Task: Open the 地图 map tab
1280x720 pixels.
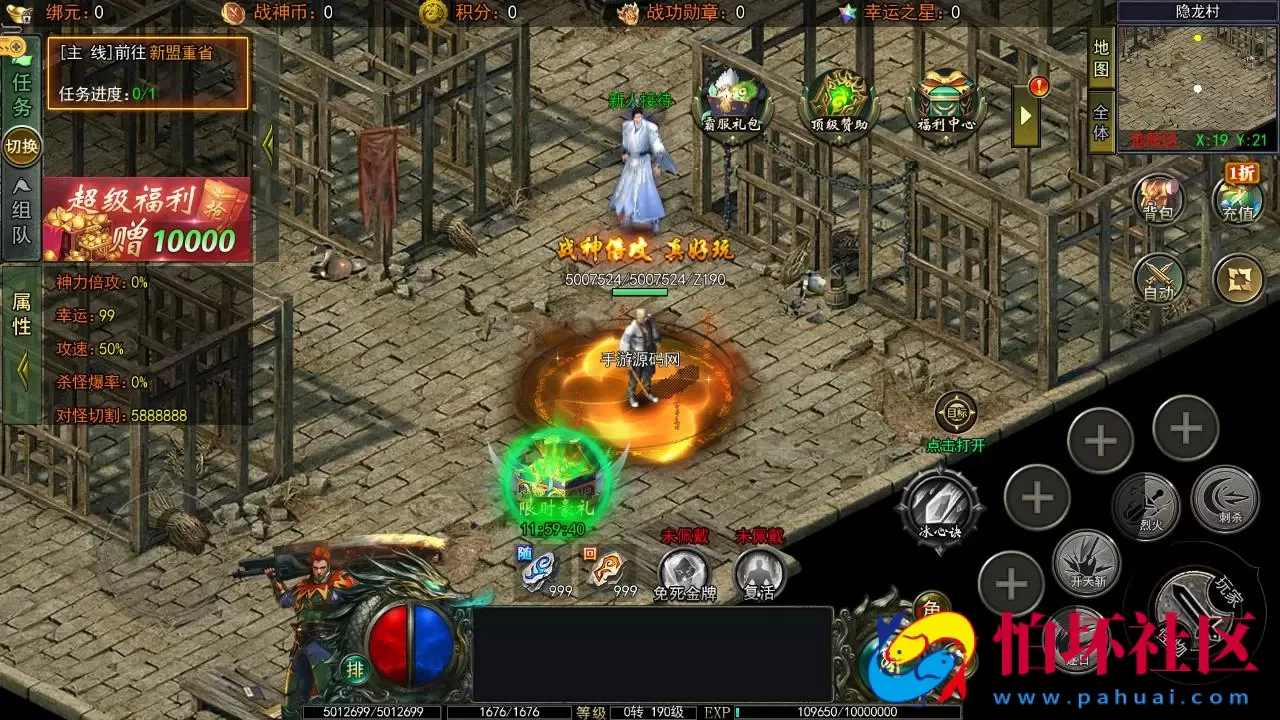Action: pyautogui.click(x=1101, y=58)
